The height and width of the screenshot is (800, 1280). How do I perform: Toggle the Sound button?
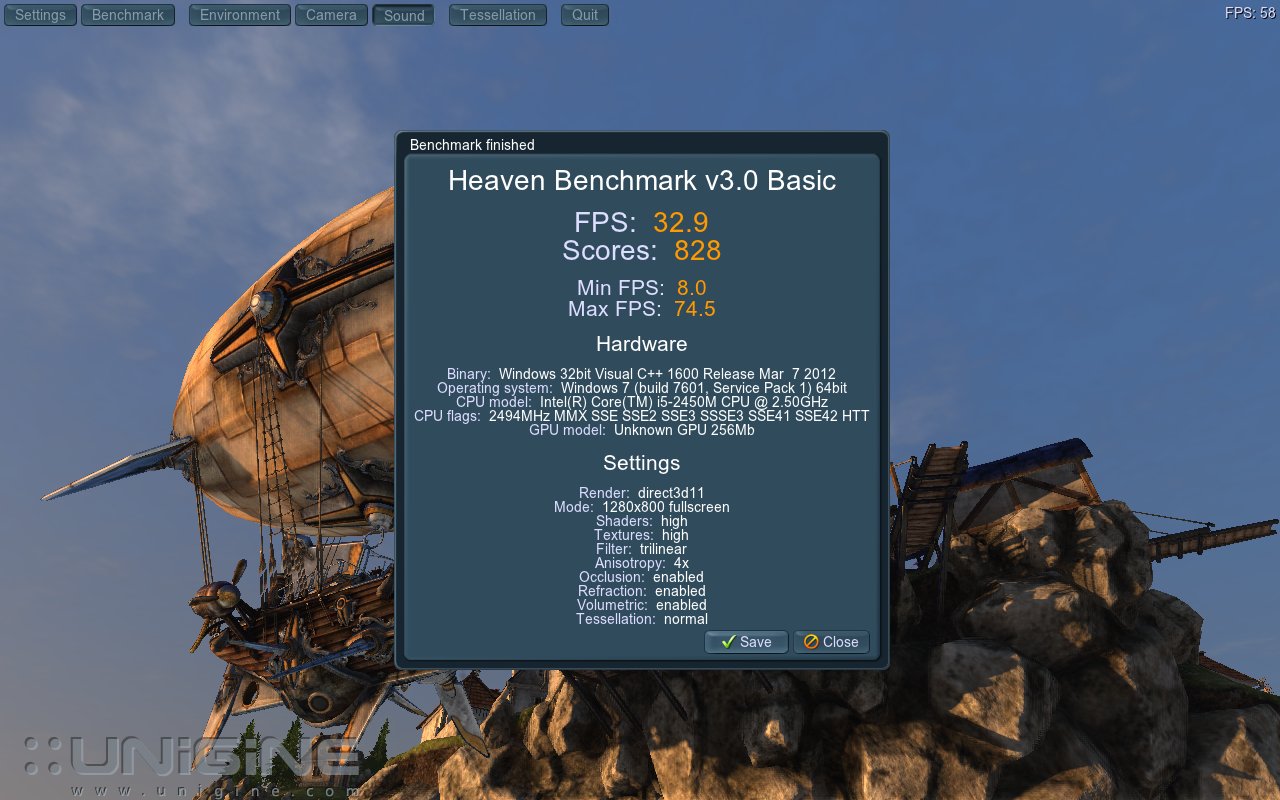point(403,15)
